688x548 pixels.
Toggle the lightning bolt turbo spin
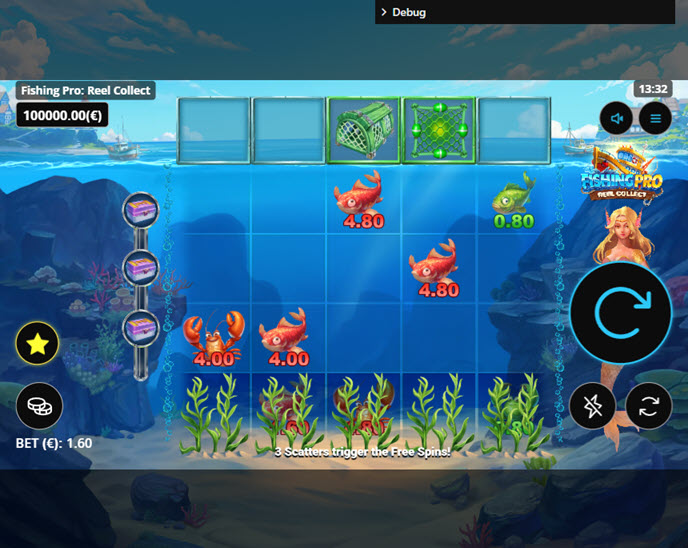(593, 405)
